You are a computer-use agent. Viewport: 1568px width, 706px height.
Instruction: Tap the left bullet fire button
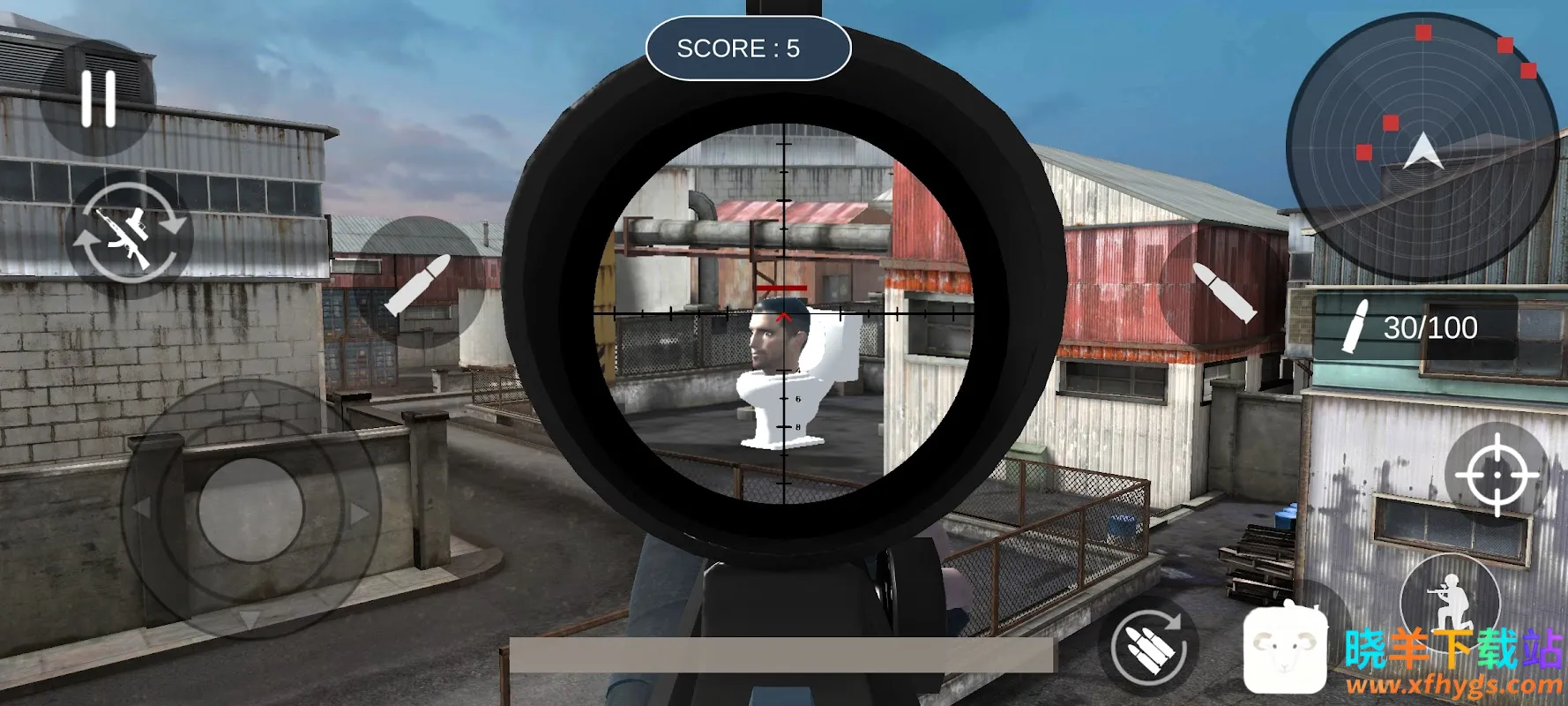pos(418,284)
